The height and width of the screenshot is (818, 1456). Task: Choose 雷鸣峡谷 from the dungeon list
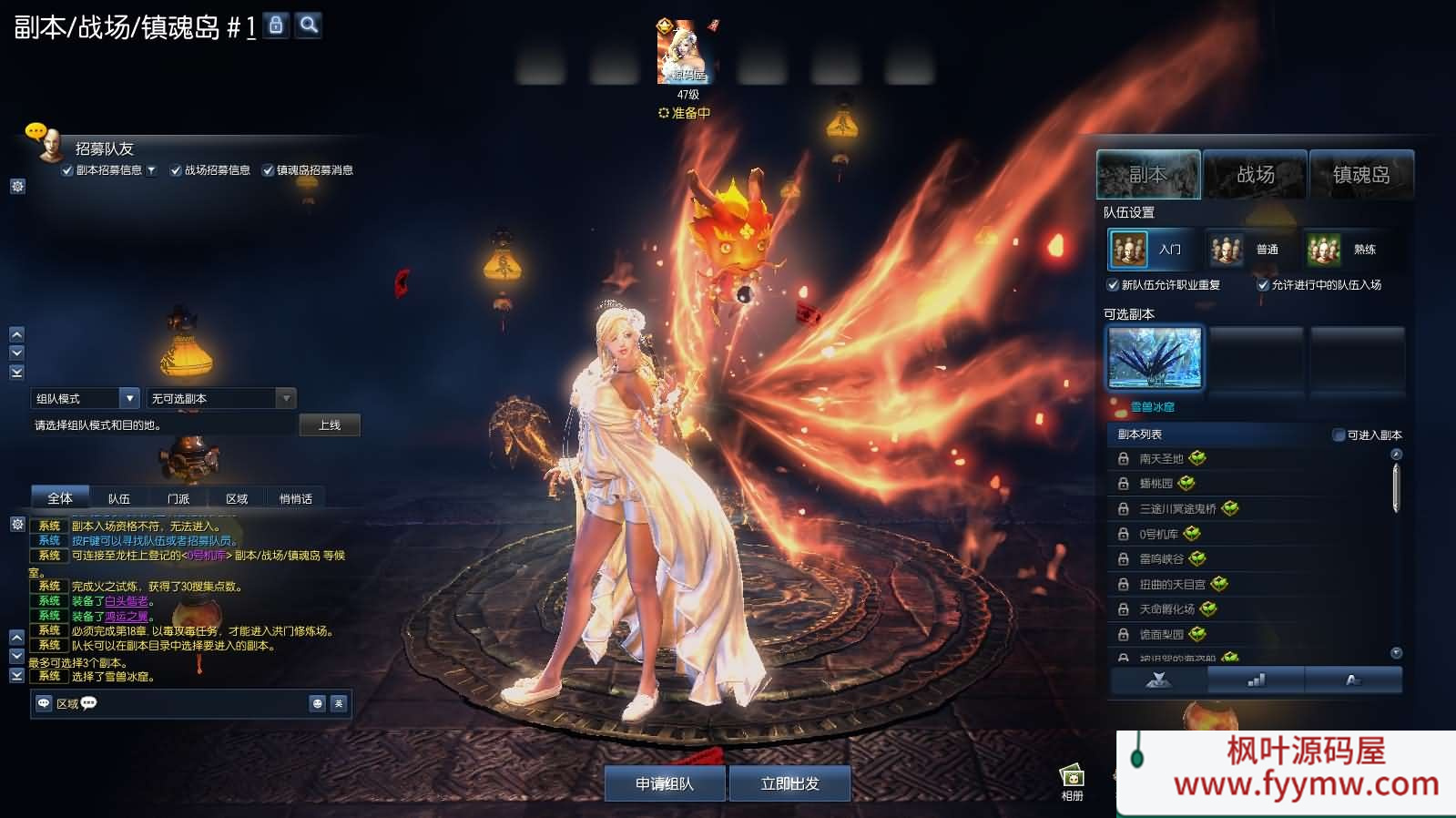click(x=1161, y=559)
